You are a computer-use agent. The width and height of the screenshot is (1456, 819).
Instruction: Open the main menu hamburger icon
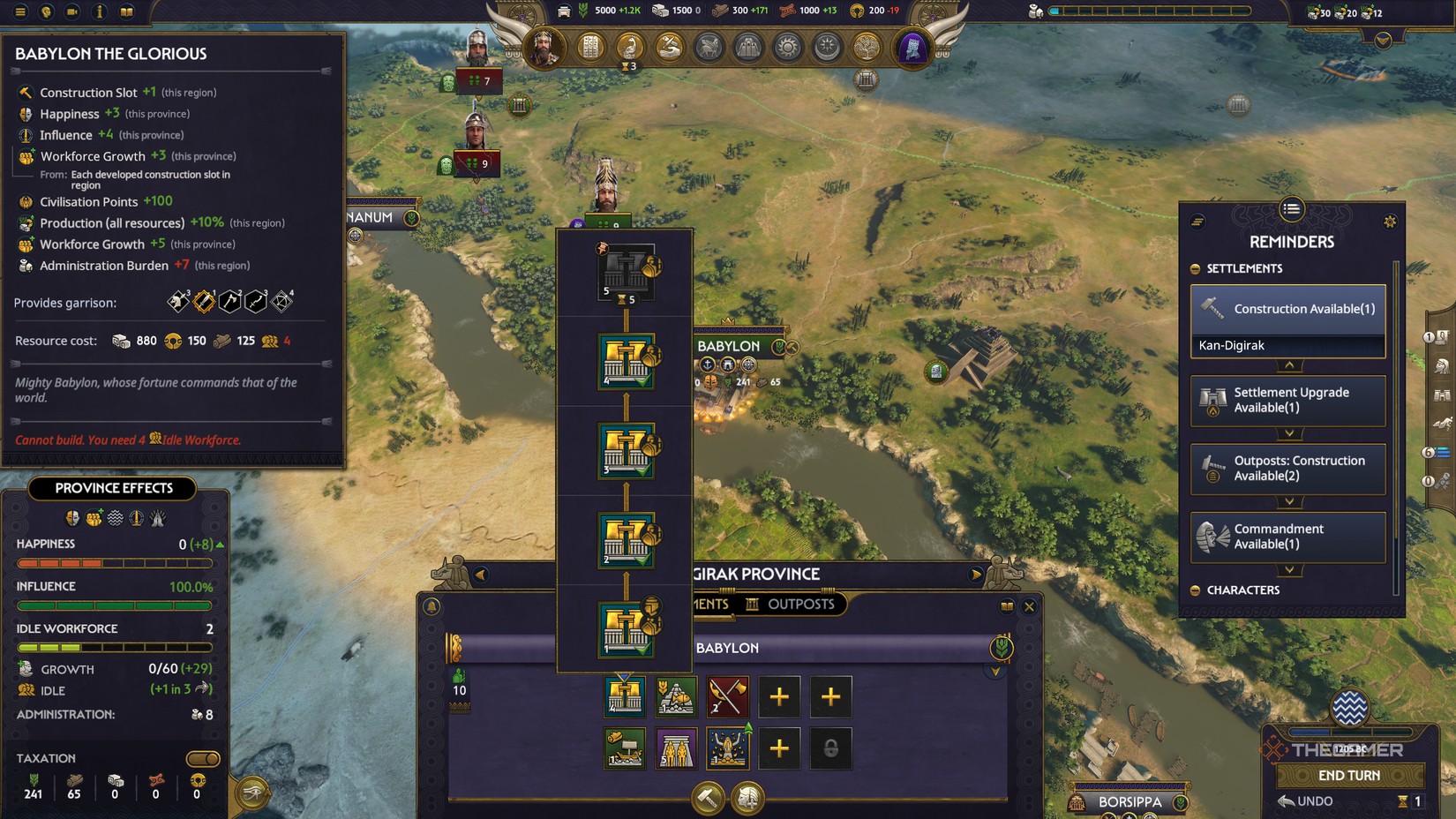pyautogui.click(x=19, y=11)
